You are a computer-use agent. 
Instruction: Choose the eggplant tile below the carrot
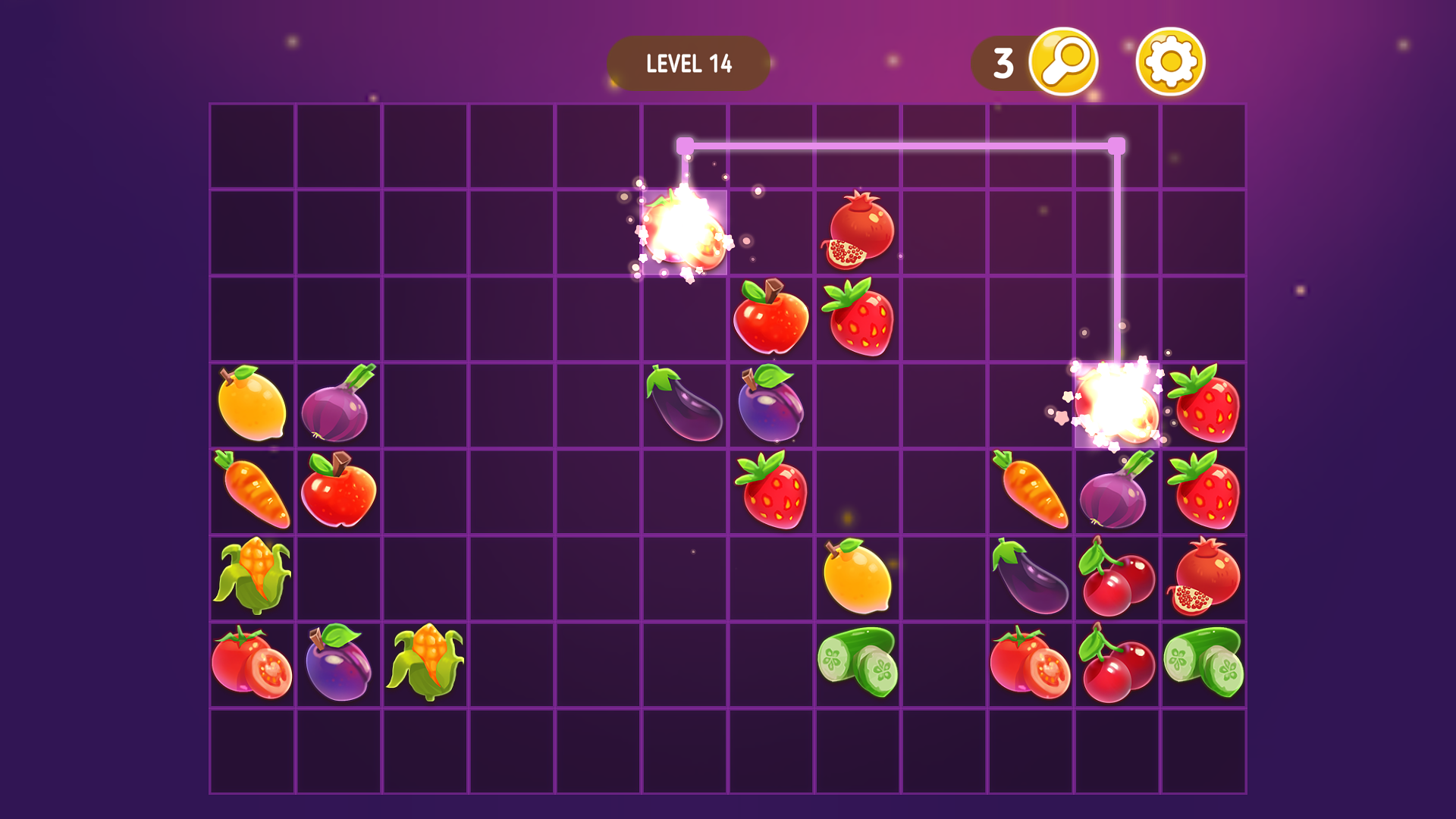[x=1031, y=578]
